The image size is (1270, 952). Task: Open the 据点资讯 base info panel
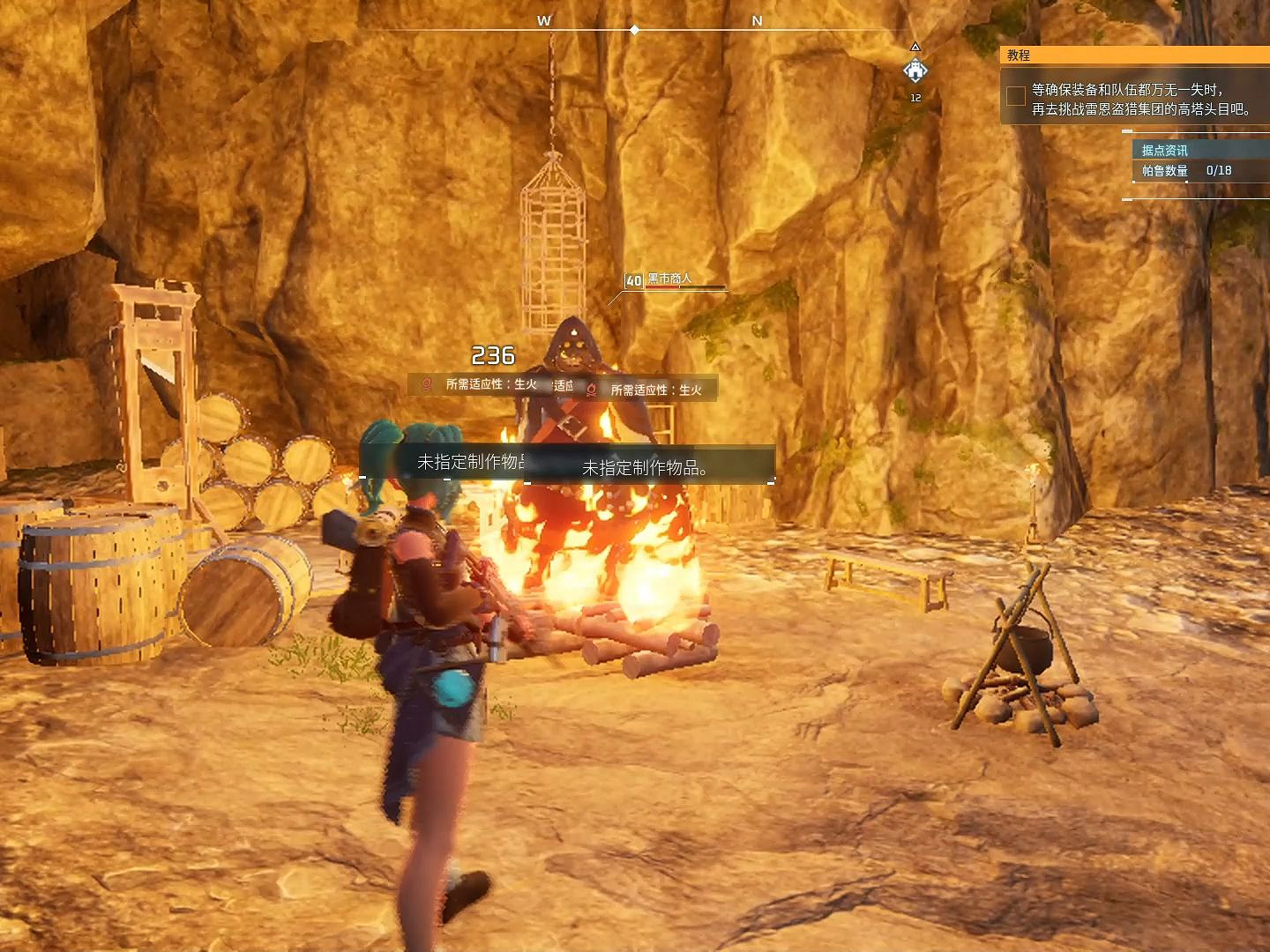[1164, 151]
